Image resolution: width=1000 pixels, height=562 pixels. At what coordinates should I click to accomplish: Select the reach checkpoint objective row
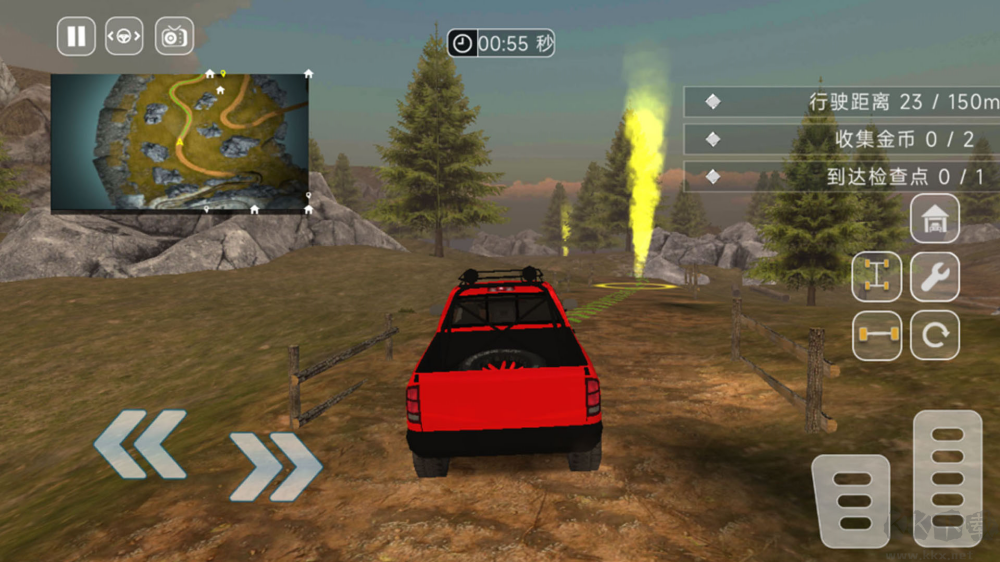click(x=842, y=176)
